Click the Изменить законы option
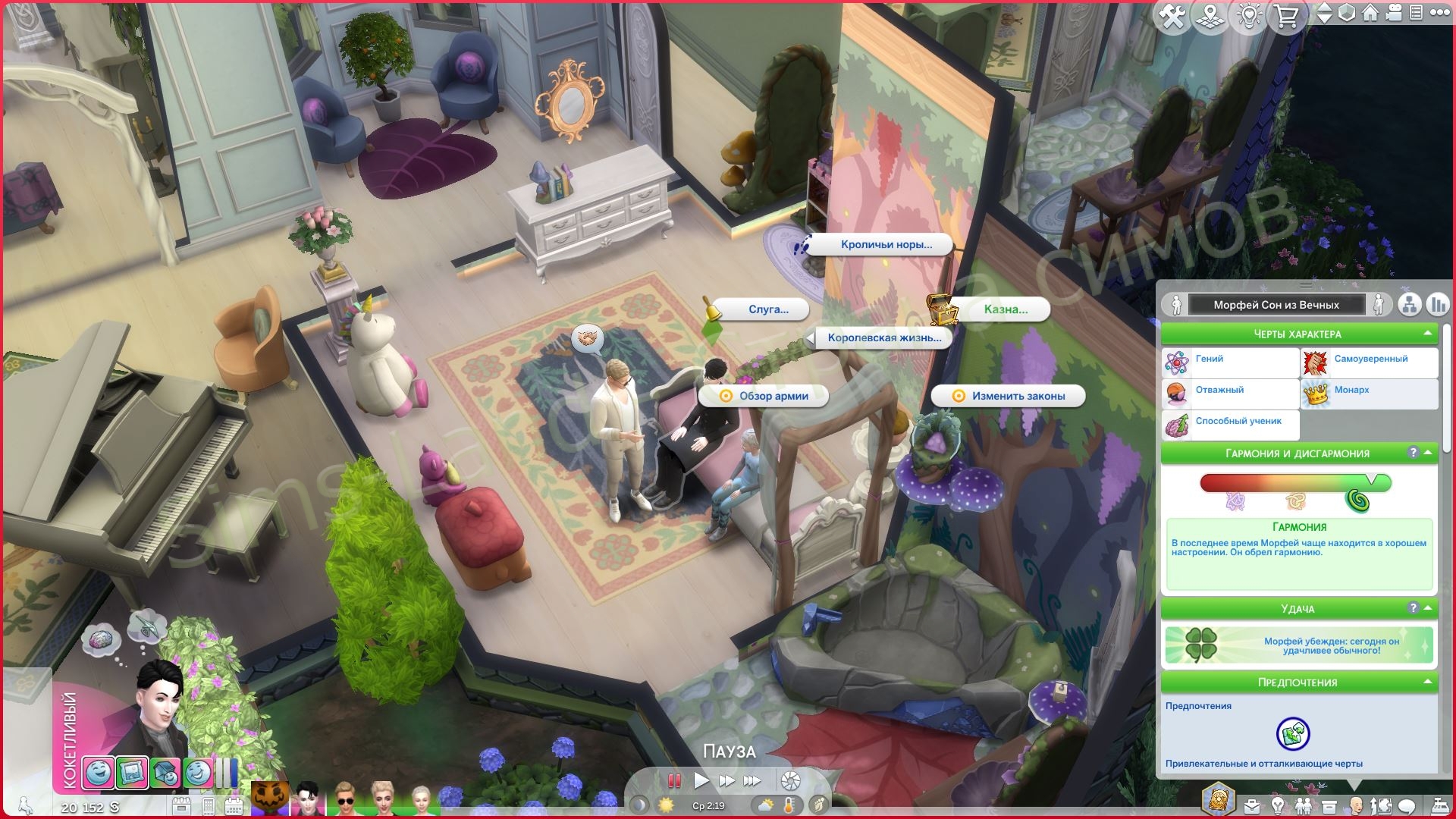The height and width of the screenshot is (819, 1456). (x=1010, y=396)
